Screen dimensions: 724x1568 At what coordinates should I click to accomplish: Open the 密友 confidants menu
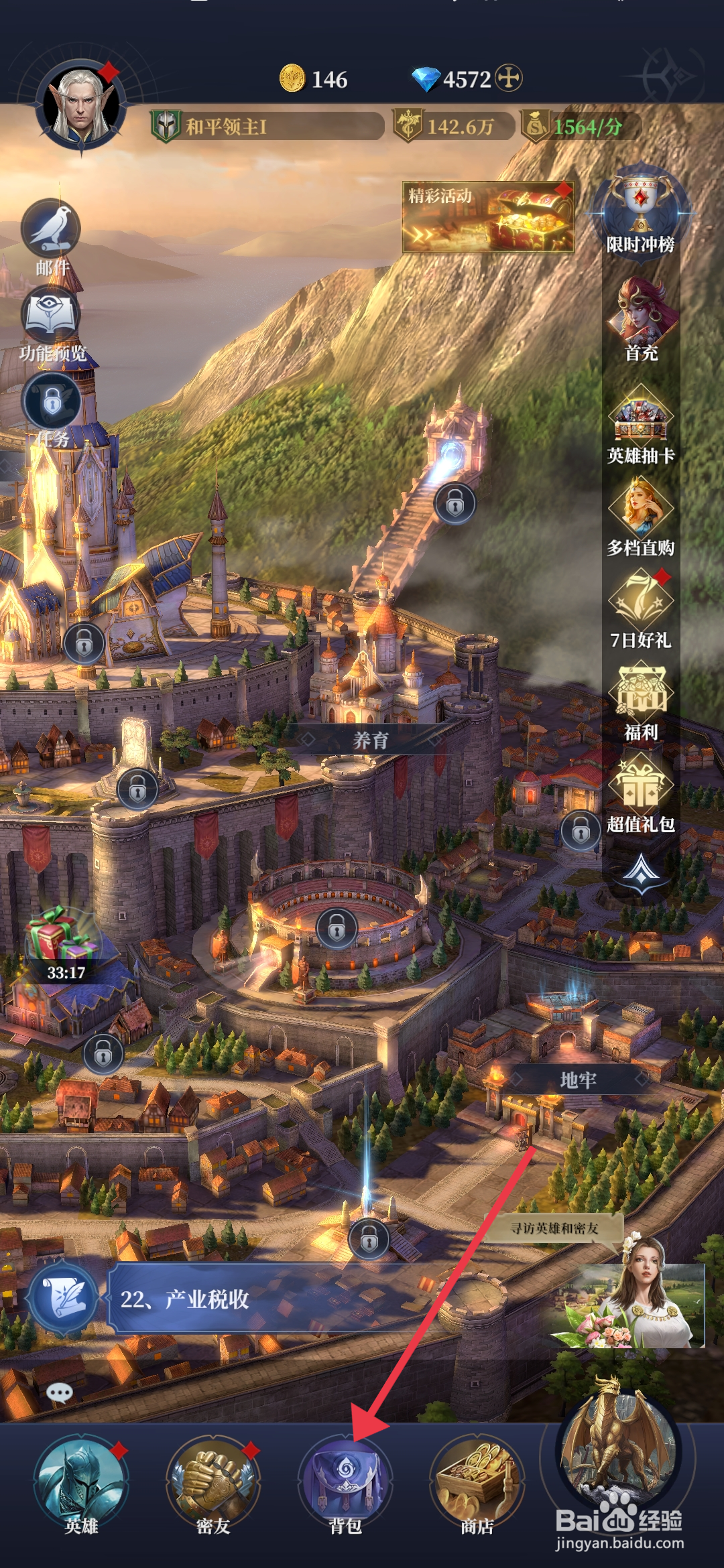click(213, 1481)
